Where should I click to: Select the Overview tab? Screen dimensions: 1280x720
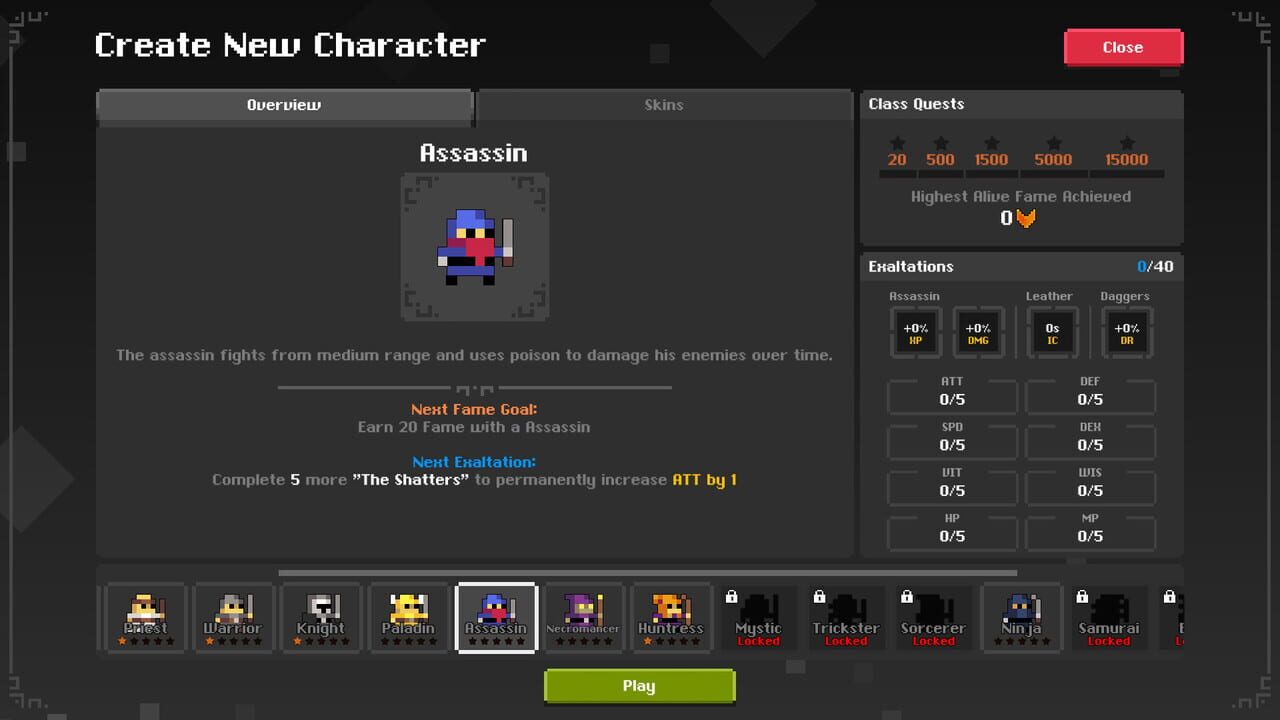[284, 105]
